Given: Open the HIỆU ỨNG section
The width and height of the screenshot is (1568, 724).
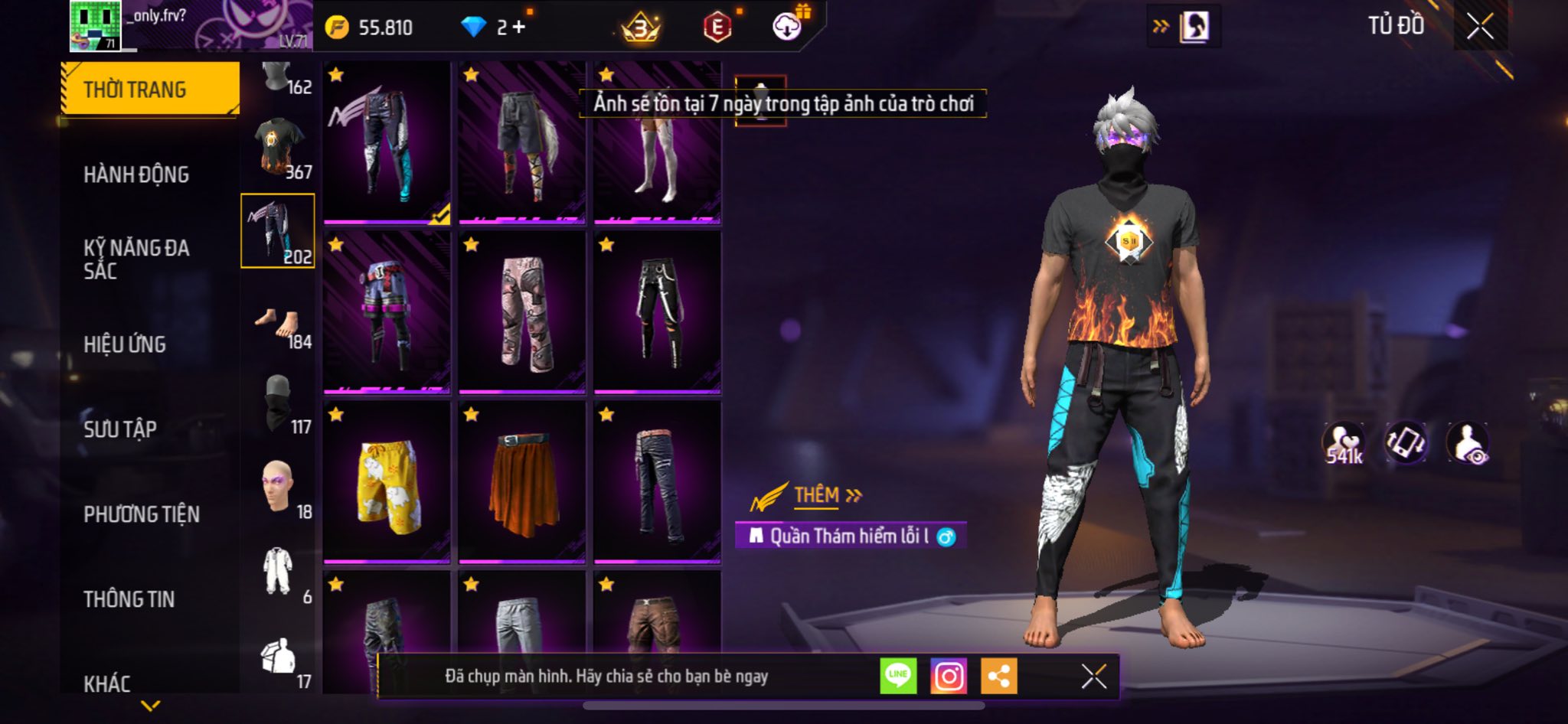Looking at the screenshot, I should point(125,344).
